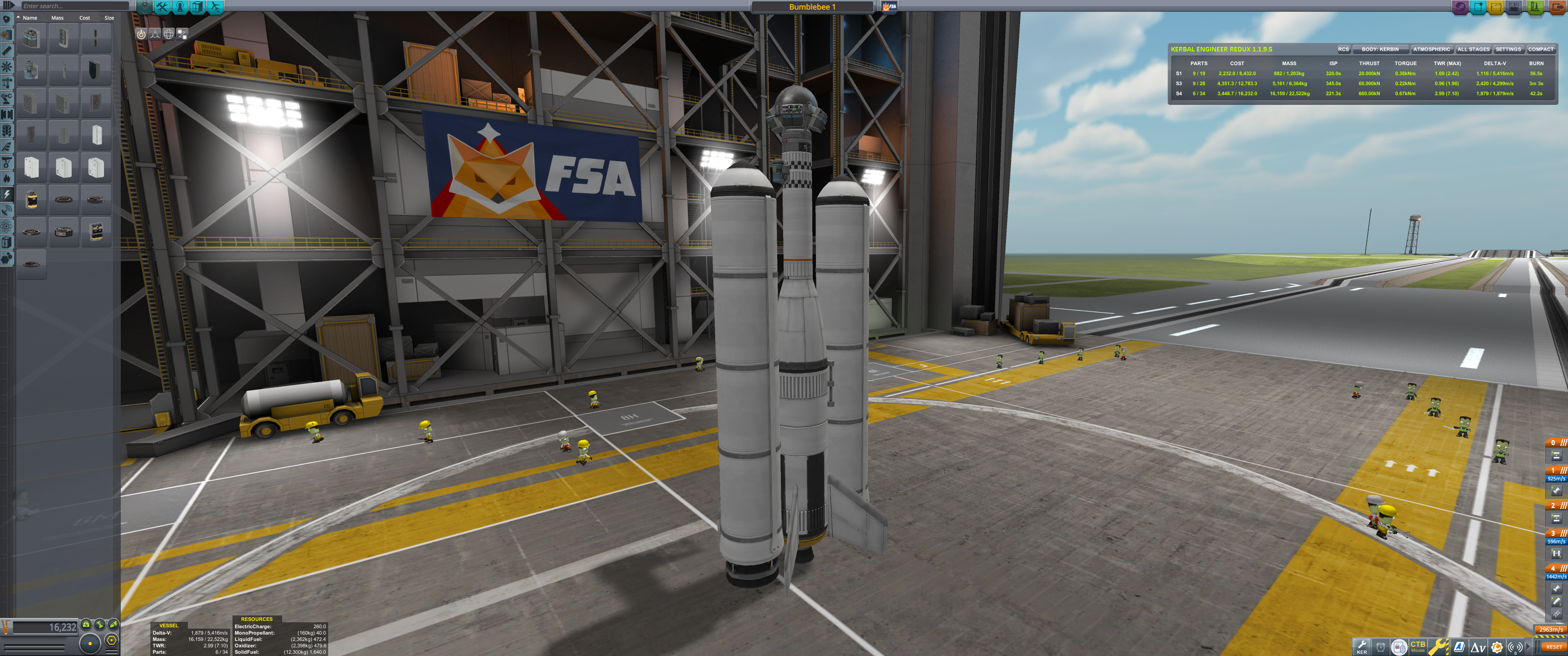Open Kerbal Engineer Settings
This screenshot has height=656, width=1568.
1508,49
